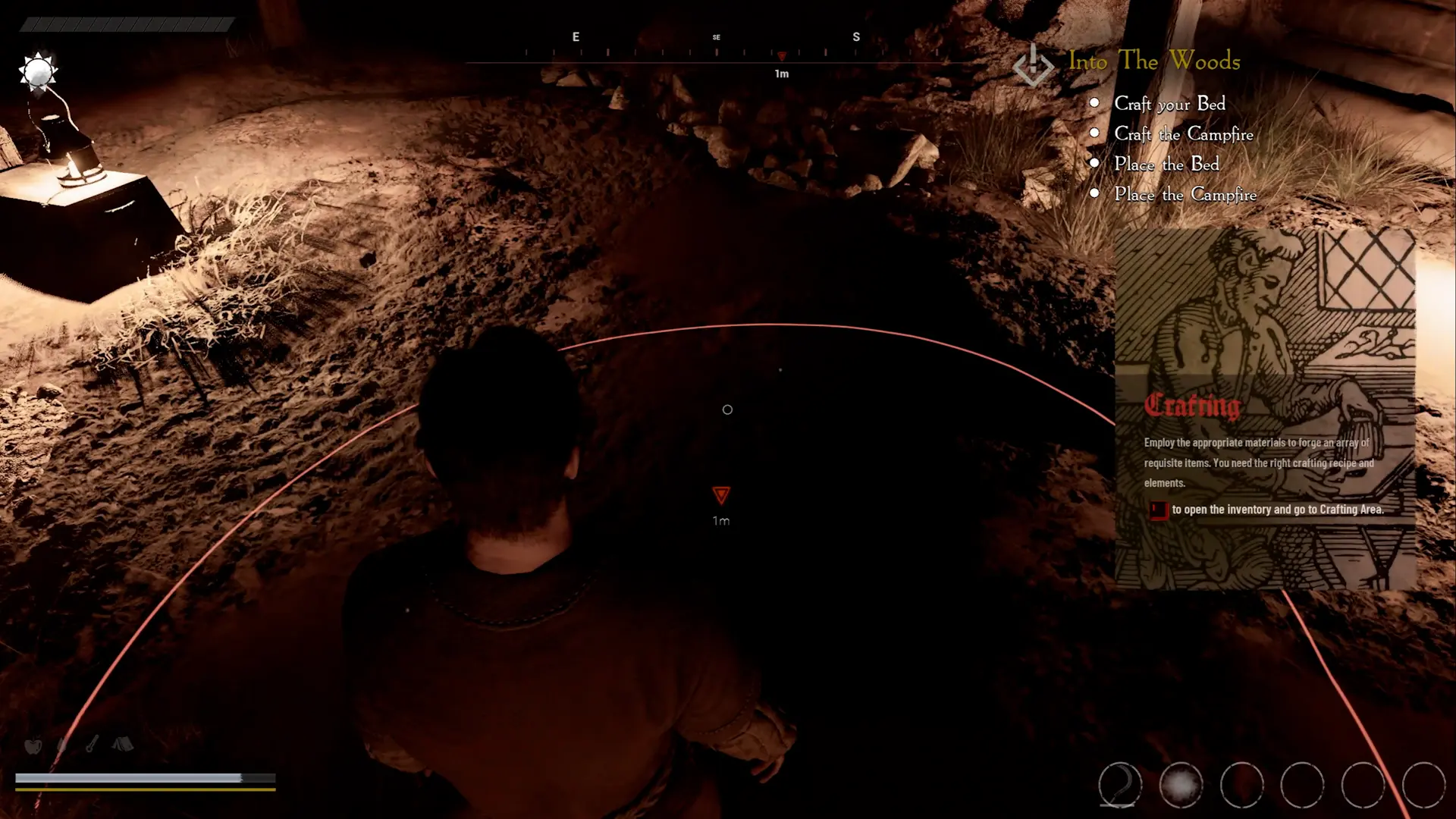Image resolution: width=1456 pixels, height=819 pixels.
Task: Click the red waypoint marker labeled 1m
Action: click(x=721, y=496)
